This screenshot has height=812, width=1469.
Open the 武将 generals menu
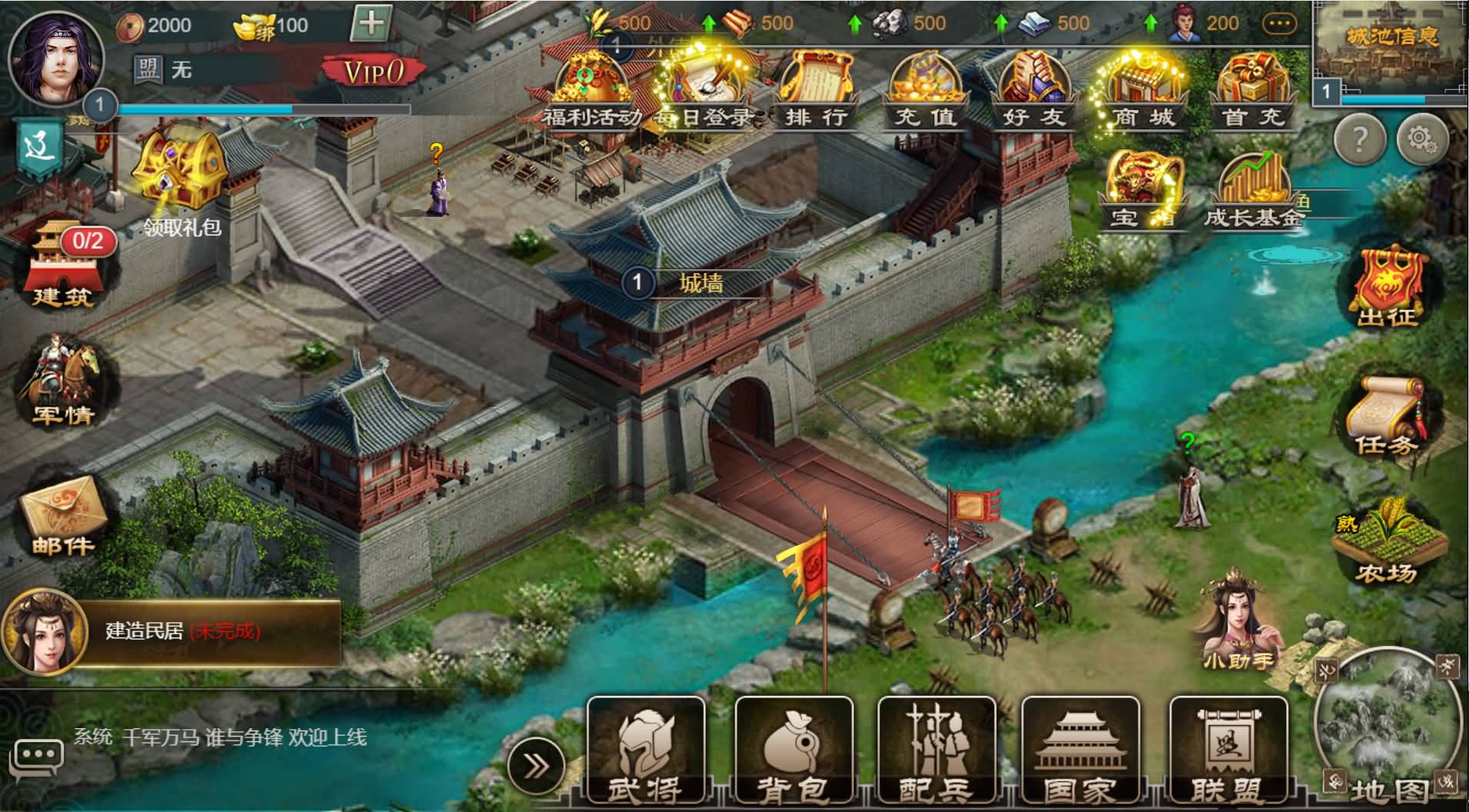point(645,751)
